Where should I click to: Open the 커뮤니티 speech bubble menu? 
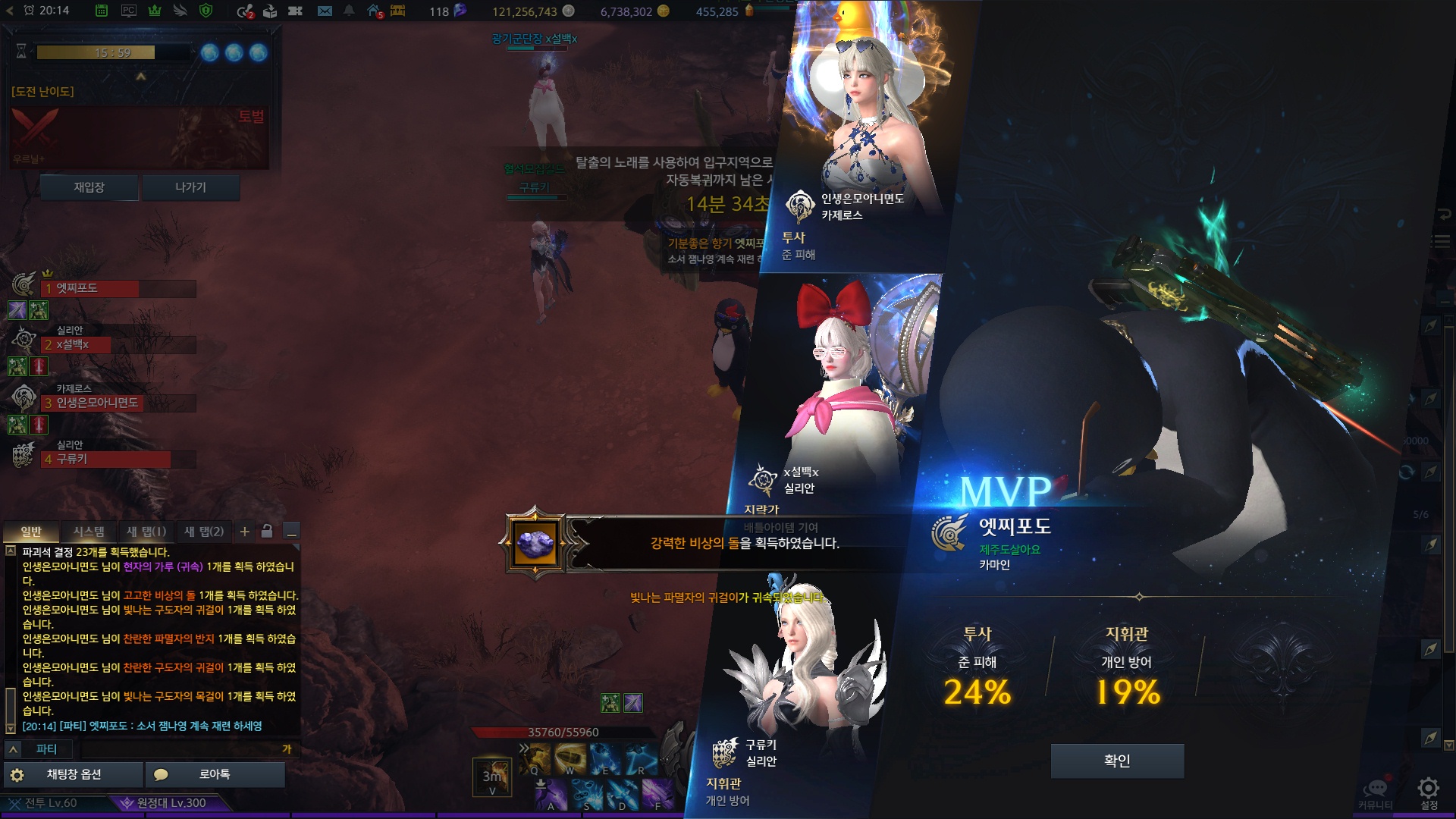tap(1375, 790)
